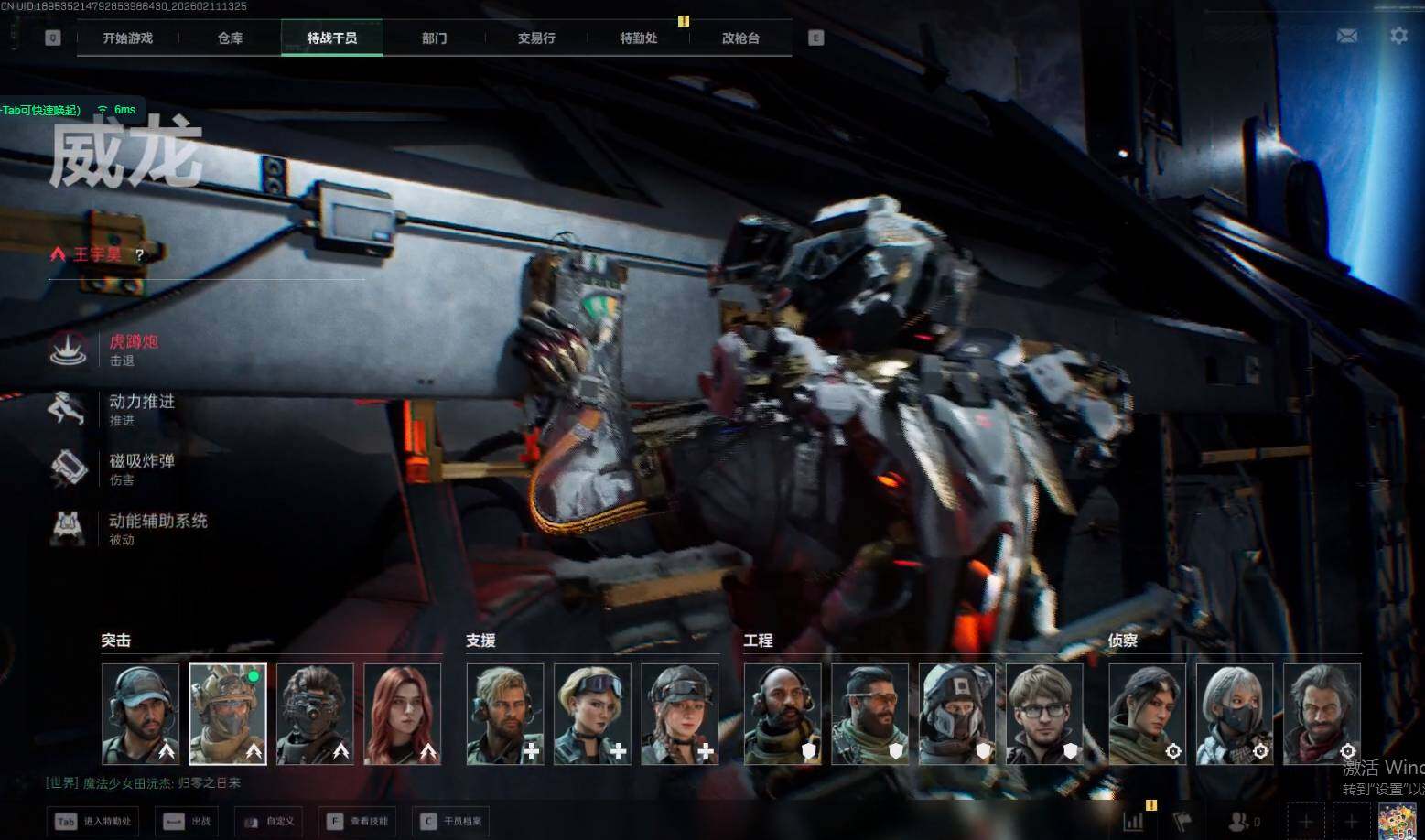Pick the assault operator wearing a cap
The image size is (1425, 840).
(141, 714)
